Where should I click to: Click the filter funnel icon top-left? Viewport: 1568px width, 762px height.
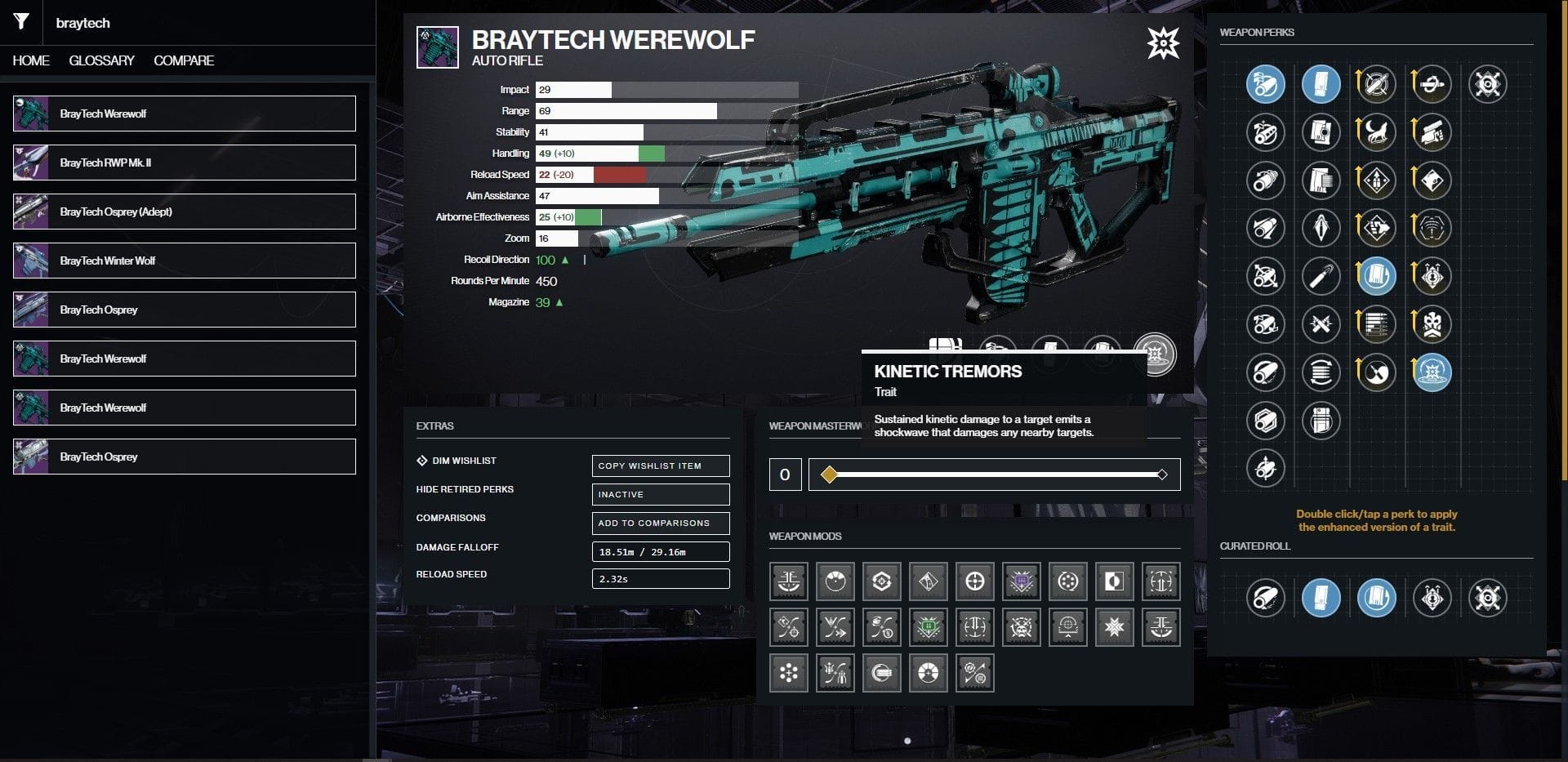point(21,22)
